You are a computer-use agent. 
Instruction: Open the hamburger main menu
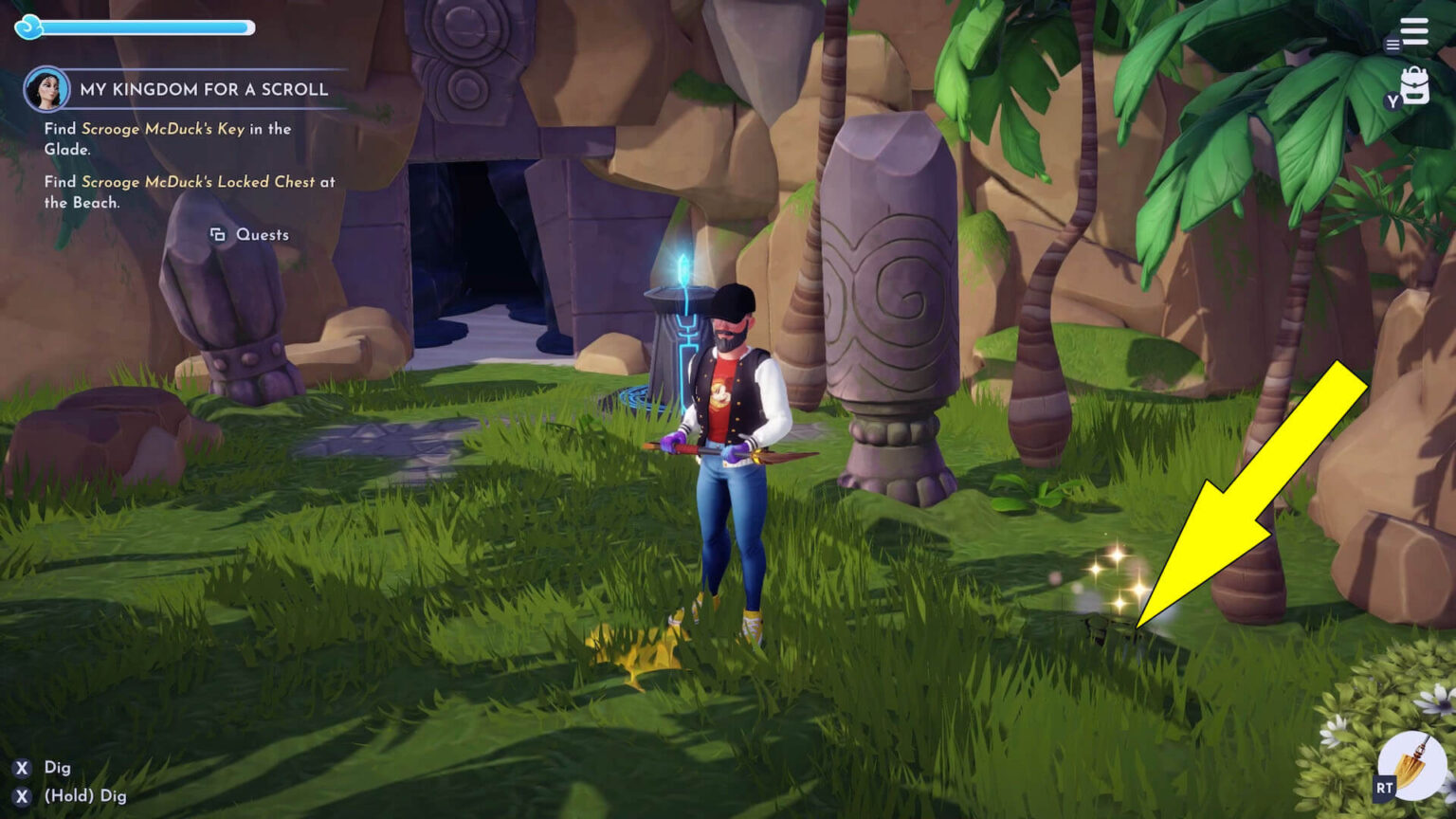pos(1413,31)
